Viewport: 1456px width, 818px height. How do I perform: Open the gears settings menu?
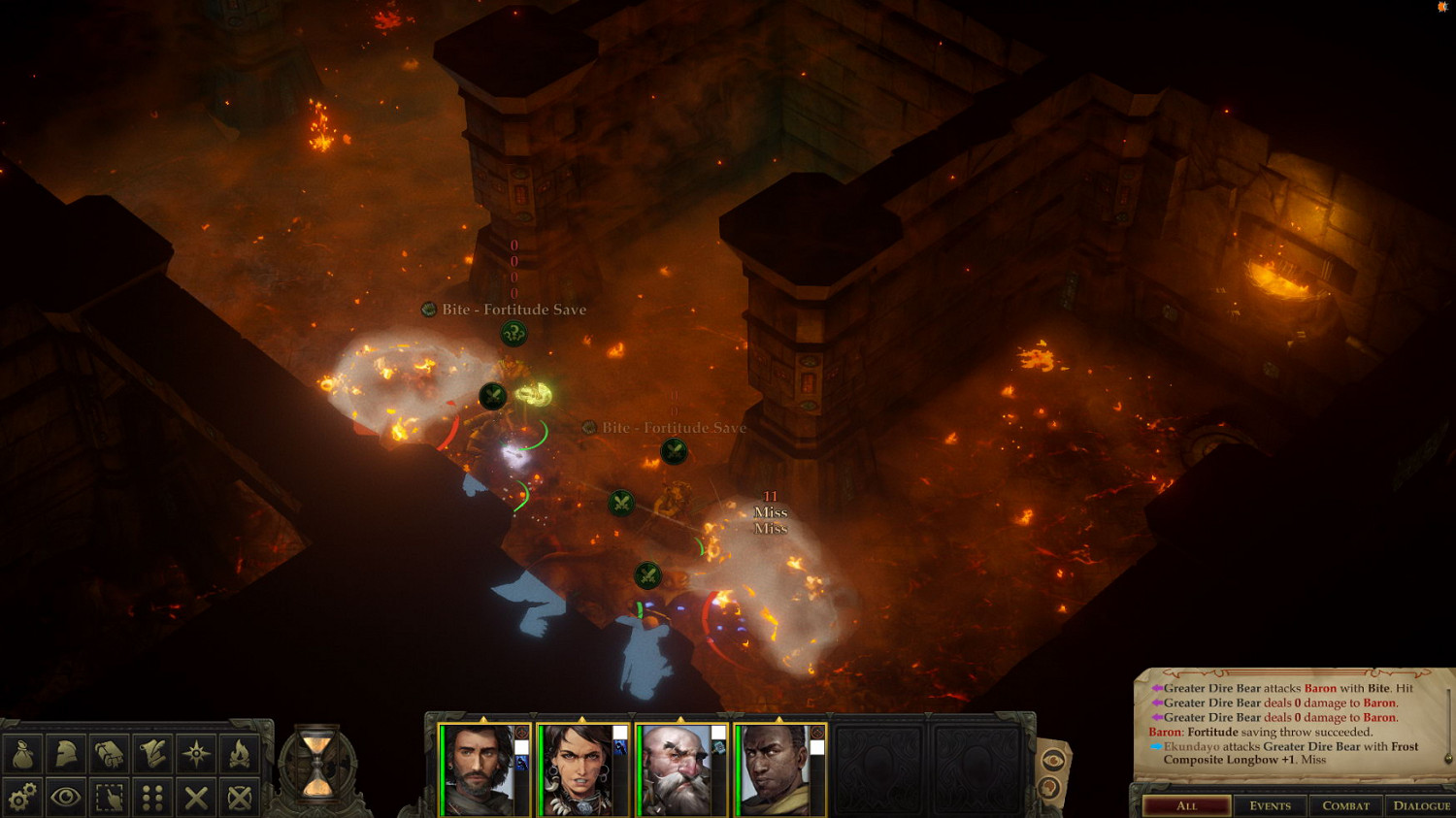click(23, 798)
